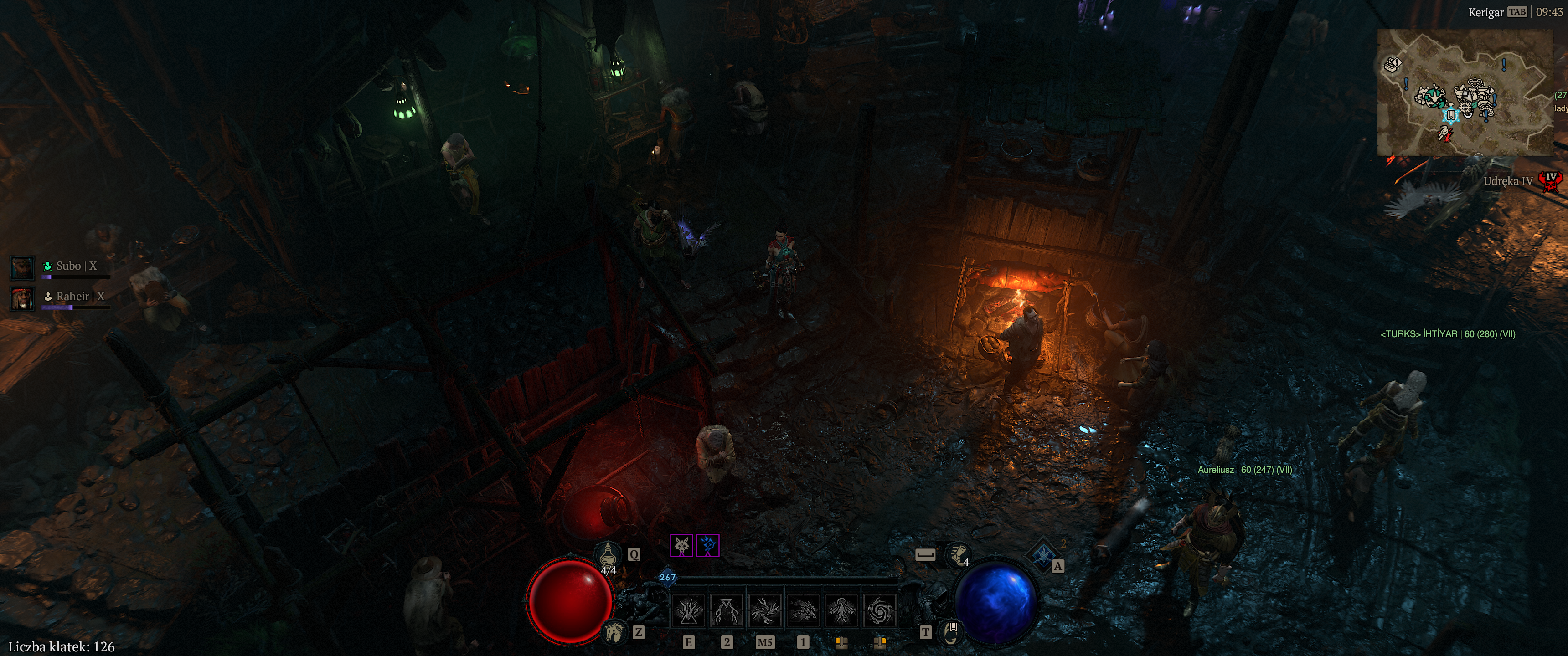Activate the first skill slot with triangle bolt
Viewport: 1568px width, 656px height.
pos(688,610)
